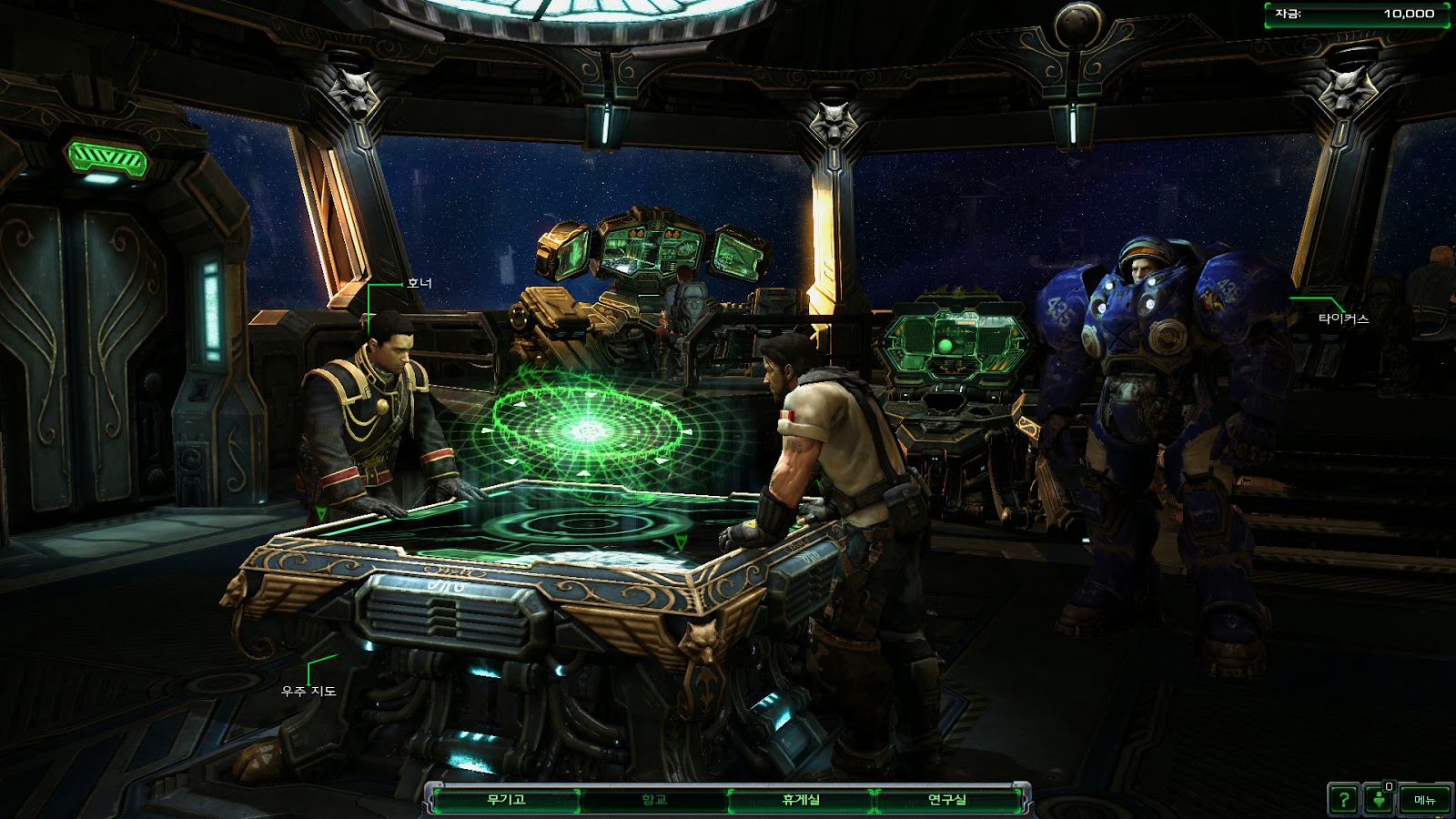
Task: Select the 타이커스 character label
Action: pyautogui.click(x=1343, y=319)
